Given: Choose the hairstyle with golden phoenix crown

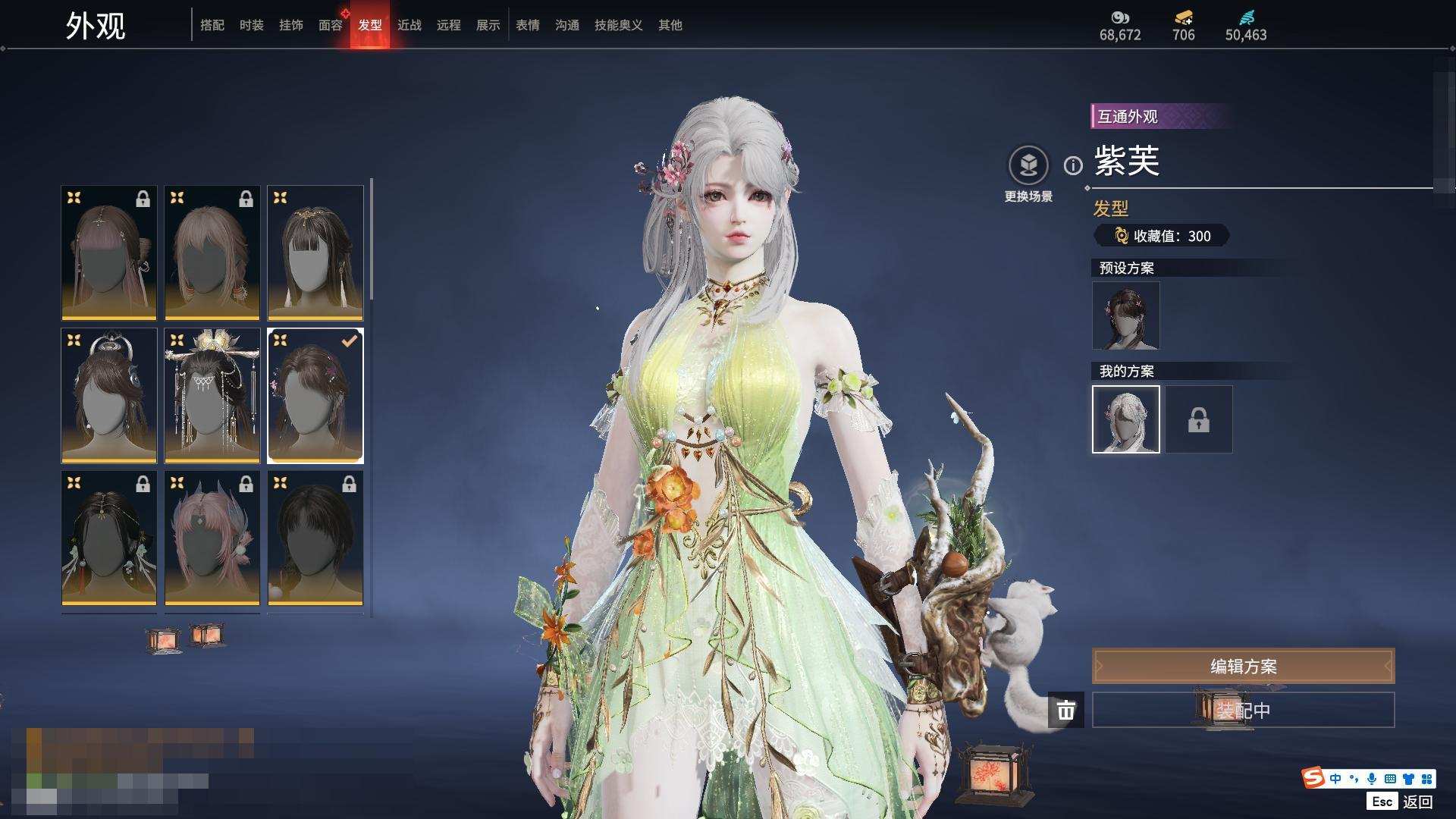Looking at the screenshot, I should tap(212, 395).
